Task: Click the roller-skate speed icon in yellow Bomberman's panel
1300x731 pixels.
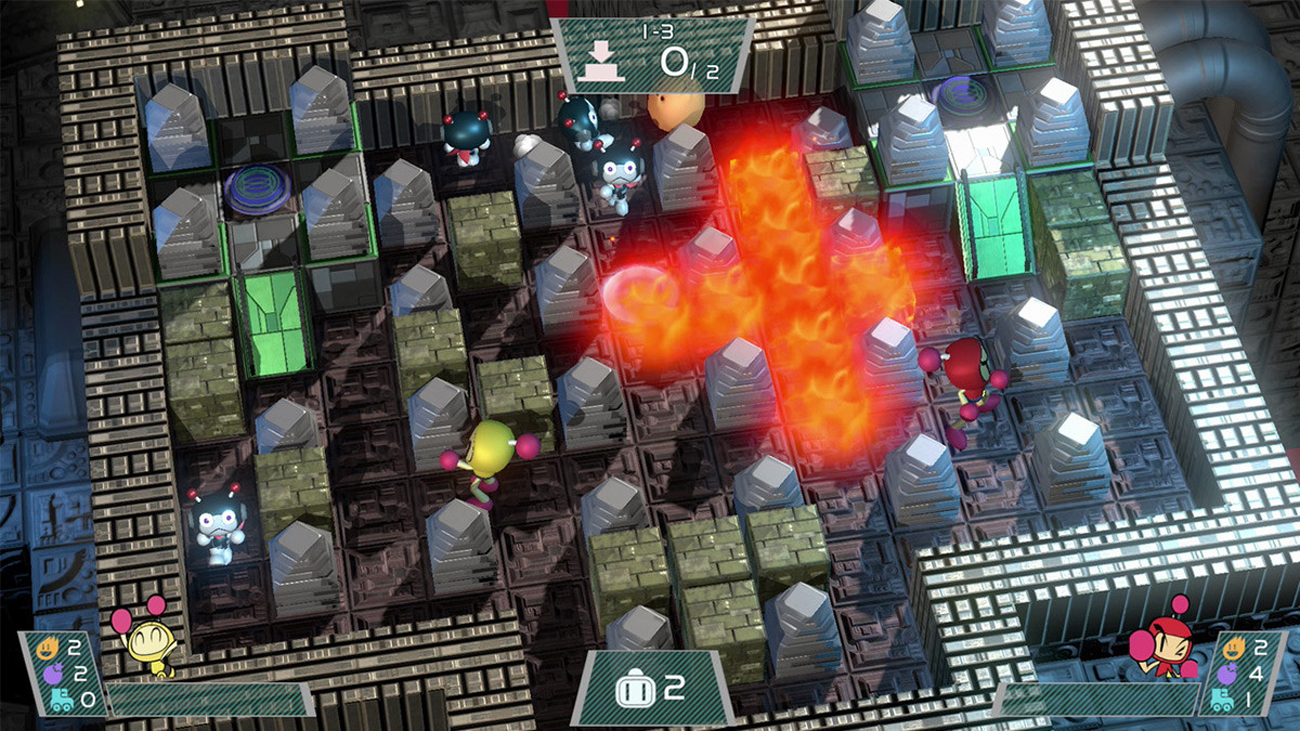Action: [61, 699]
